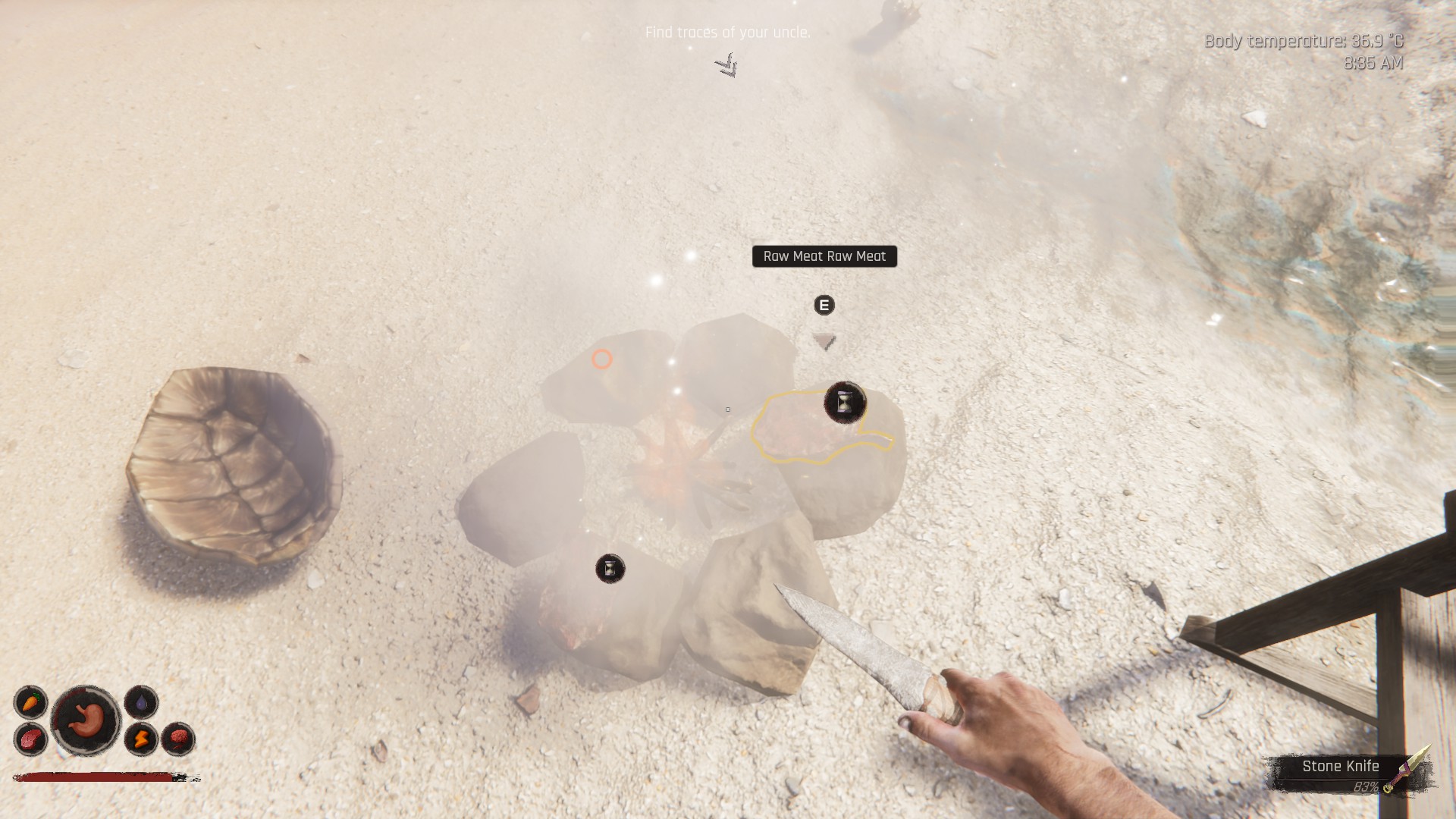This screenshot has width=1456, height=819.
Task: Select the red meat nutrient icon
Action: point(30,739)
